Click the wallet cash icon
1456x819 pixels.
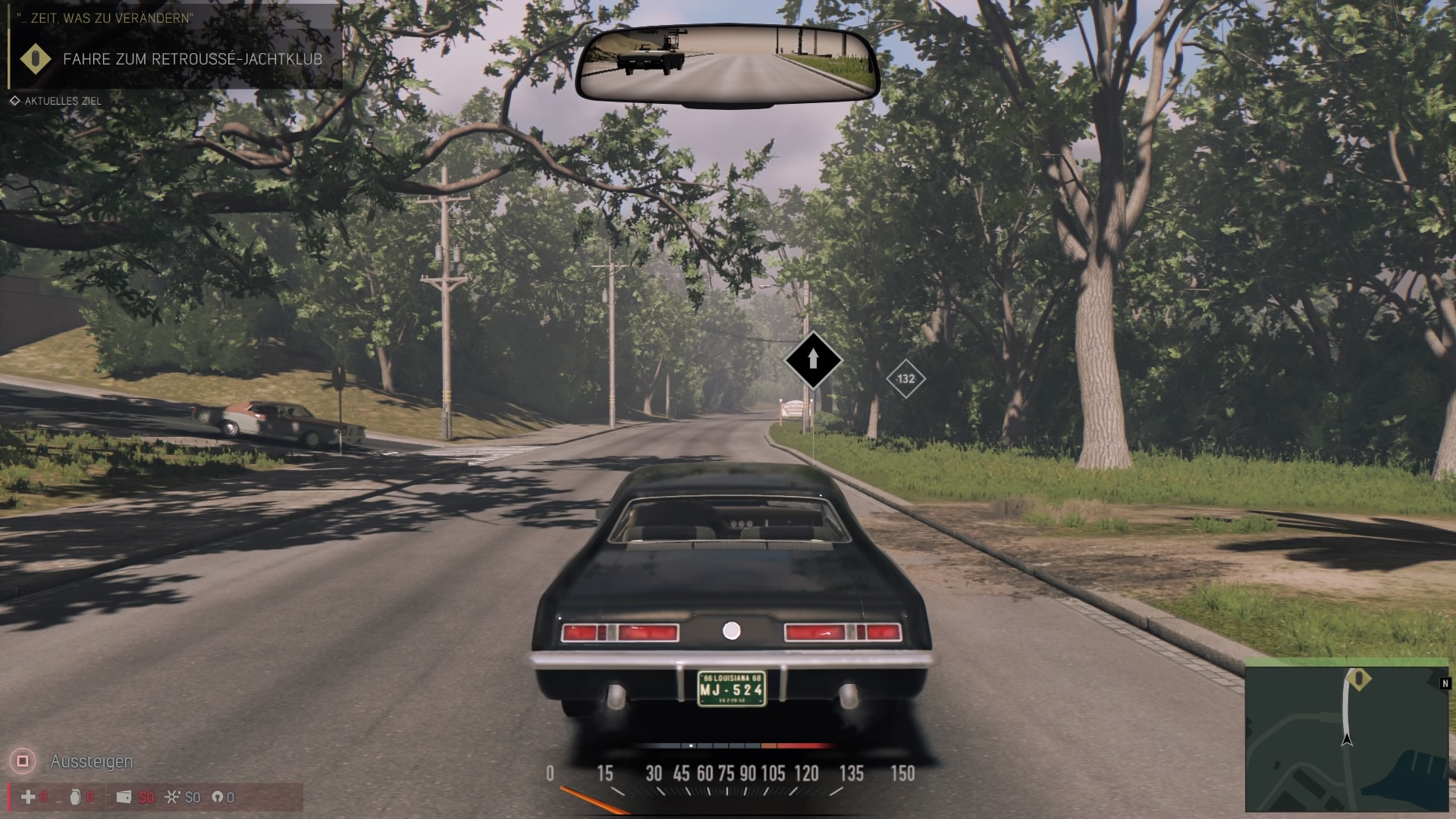124,797
